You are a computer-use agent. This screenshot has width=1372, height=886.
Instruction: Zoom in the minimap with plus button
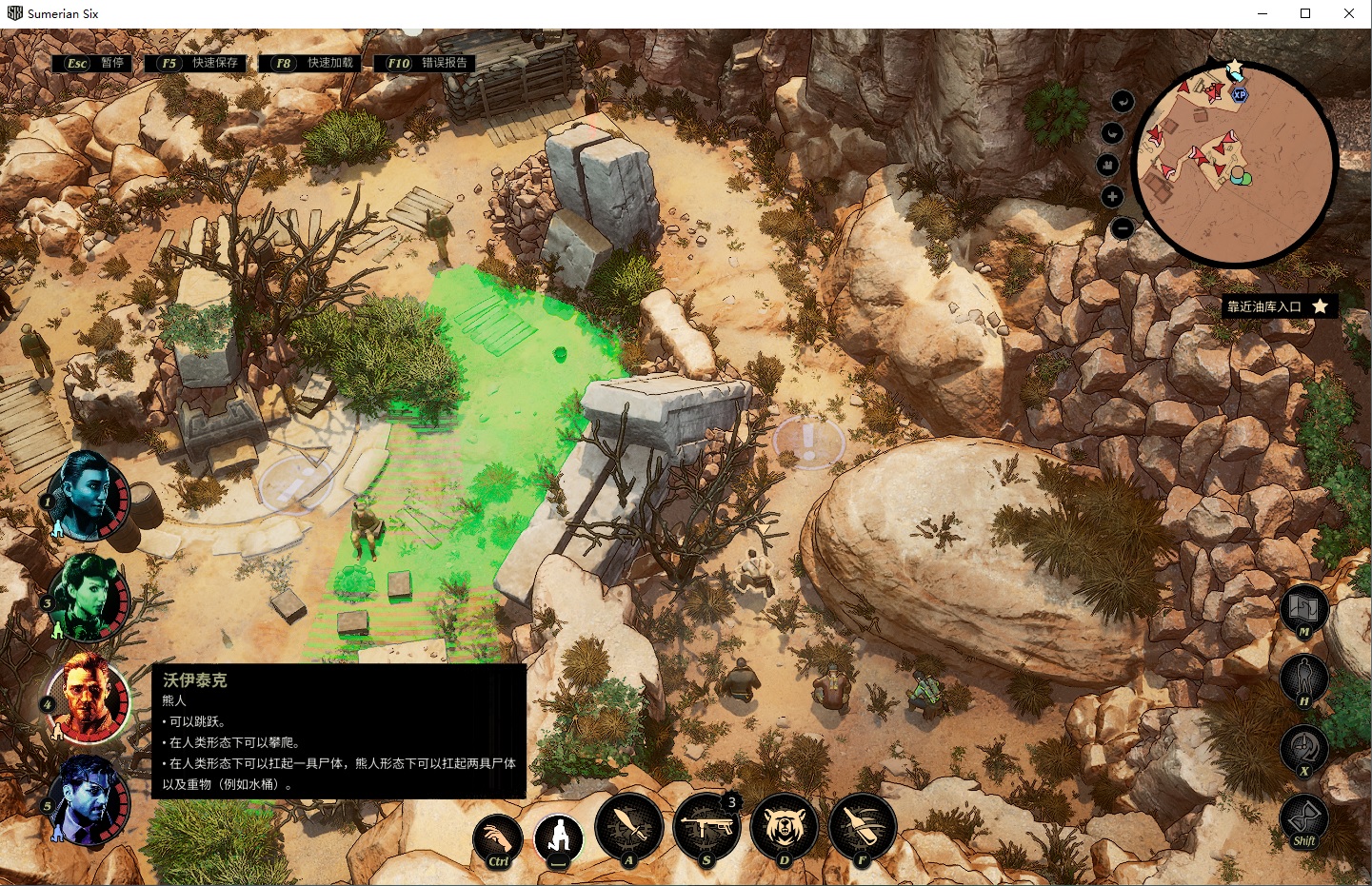[1112, 197]
